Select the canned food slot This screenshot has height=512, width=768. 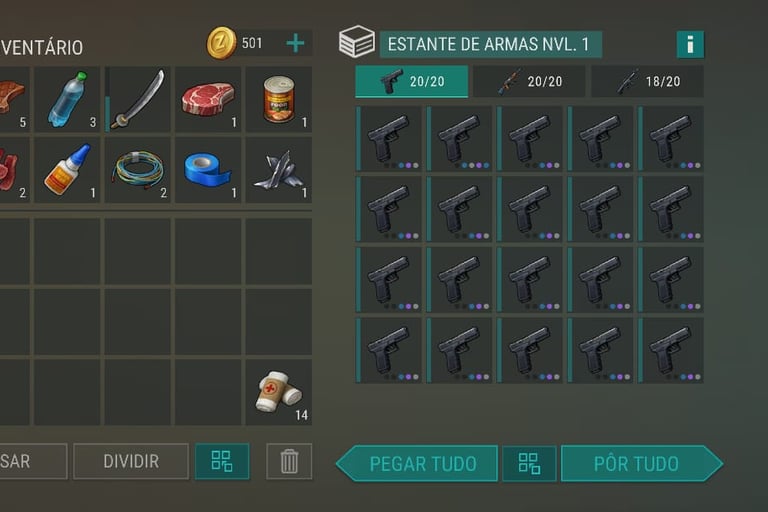coord(279,100)
